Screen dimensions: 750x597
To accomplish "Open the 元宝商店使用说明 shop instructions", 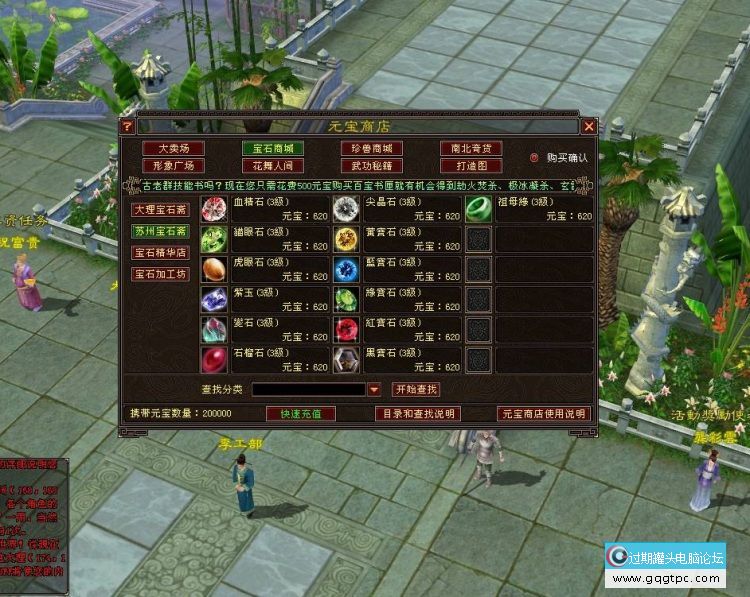I will tap(544, 413).
